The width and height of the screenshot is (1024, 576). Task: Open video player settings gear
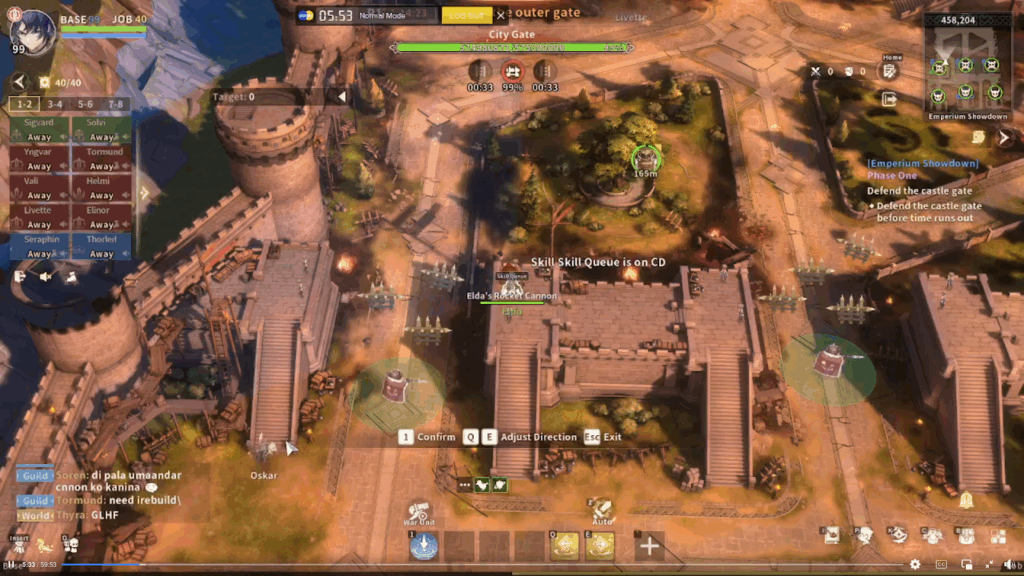pos(915,564)
